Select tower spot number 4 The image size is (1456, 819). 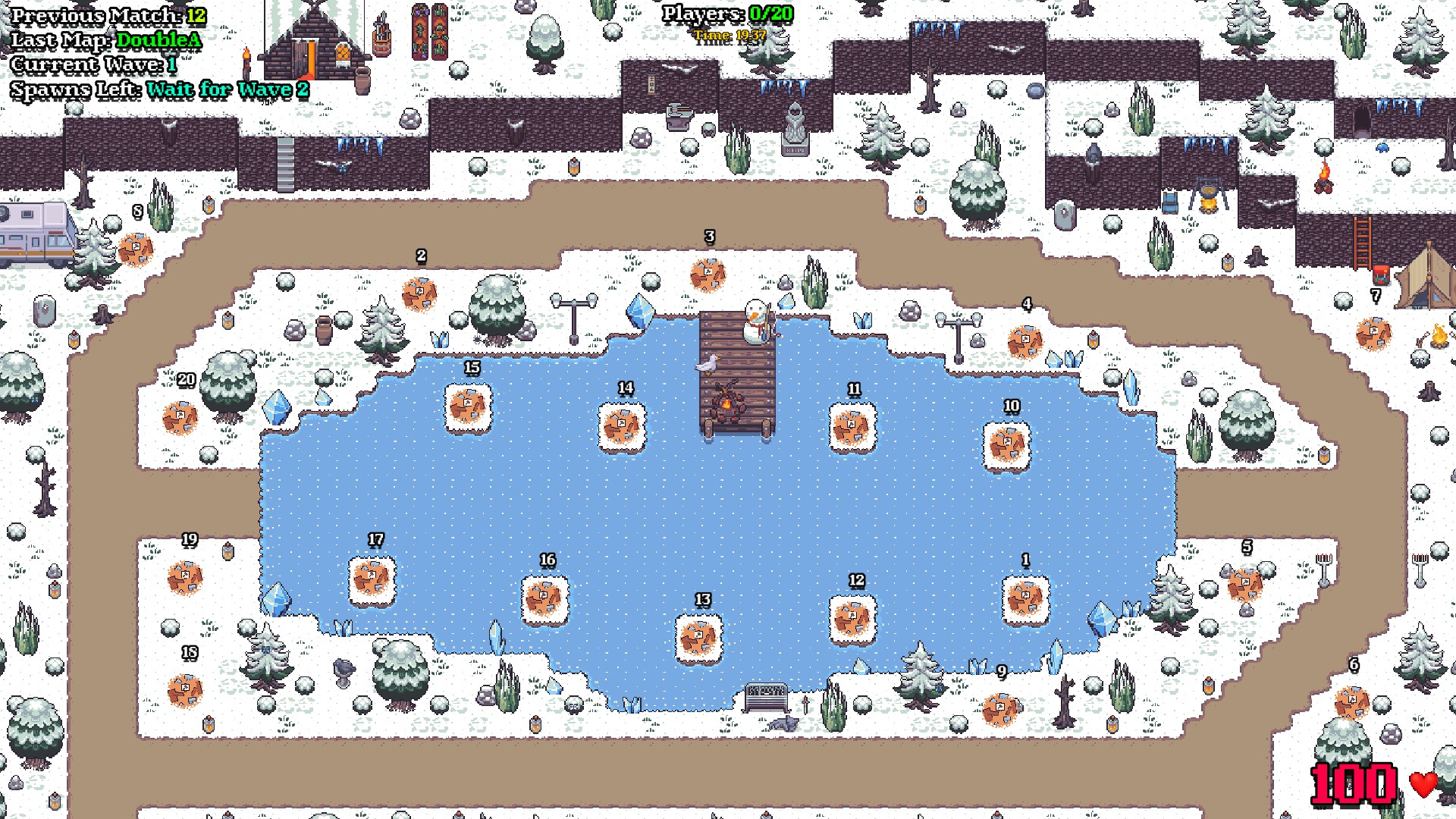coord(1025,342)
